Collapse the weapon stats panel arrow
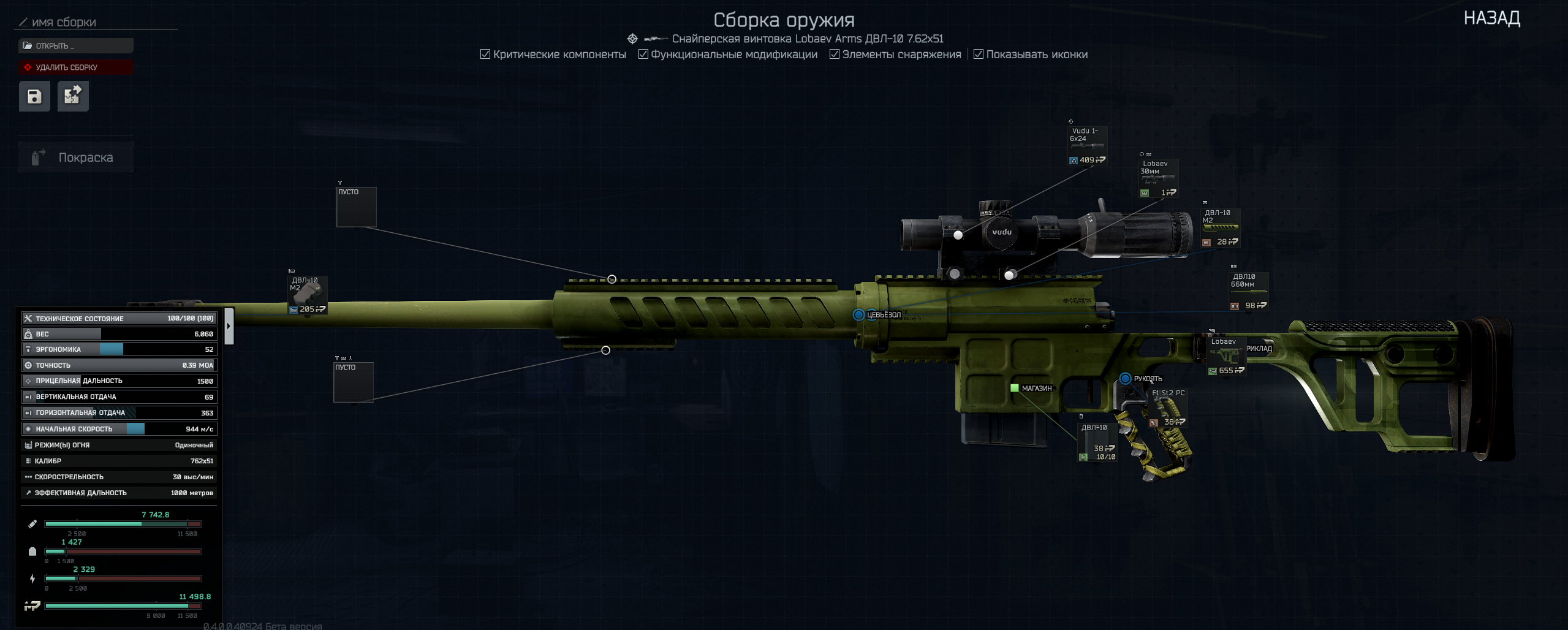Image resolution: width=1568 pixels, height=630 pixels. [x=229, y=326]
